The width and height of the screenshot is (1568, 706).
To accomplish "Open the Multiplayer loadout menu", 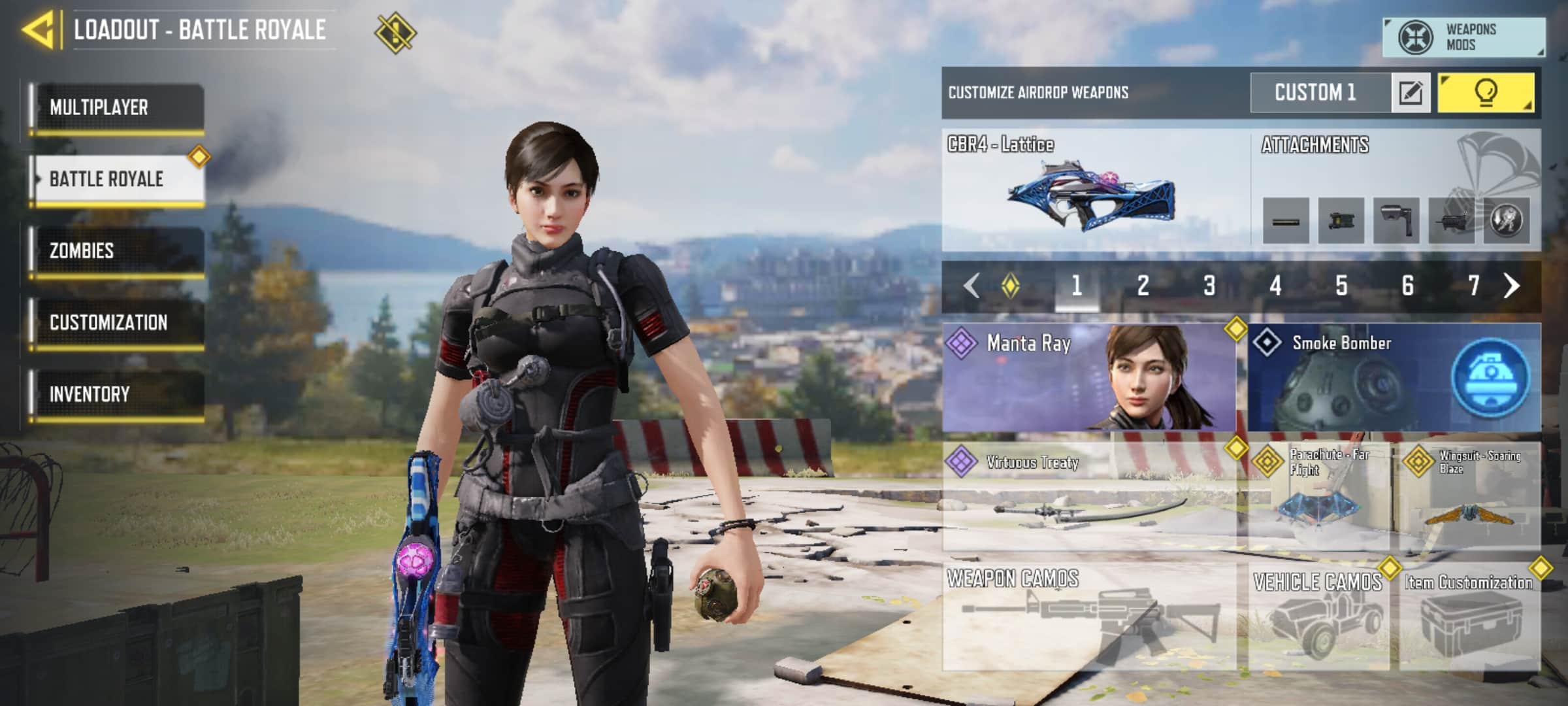I will [118, 107].
